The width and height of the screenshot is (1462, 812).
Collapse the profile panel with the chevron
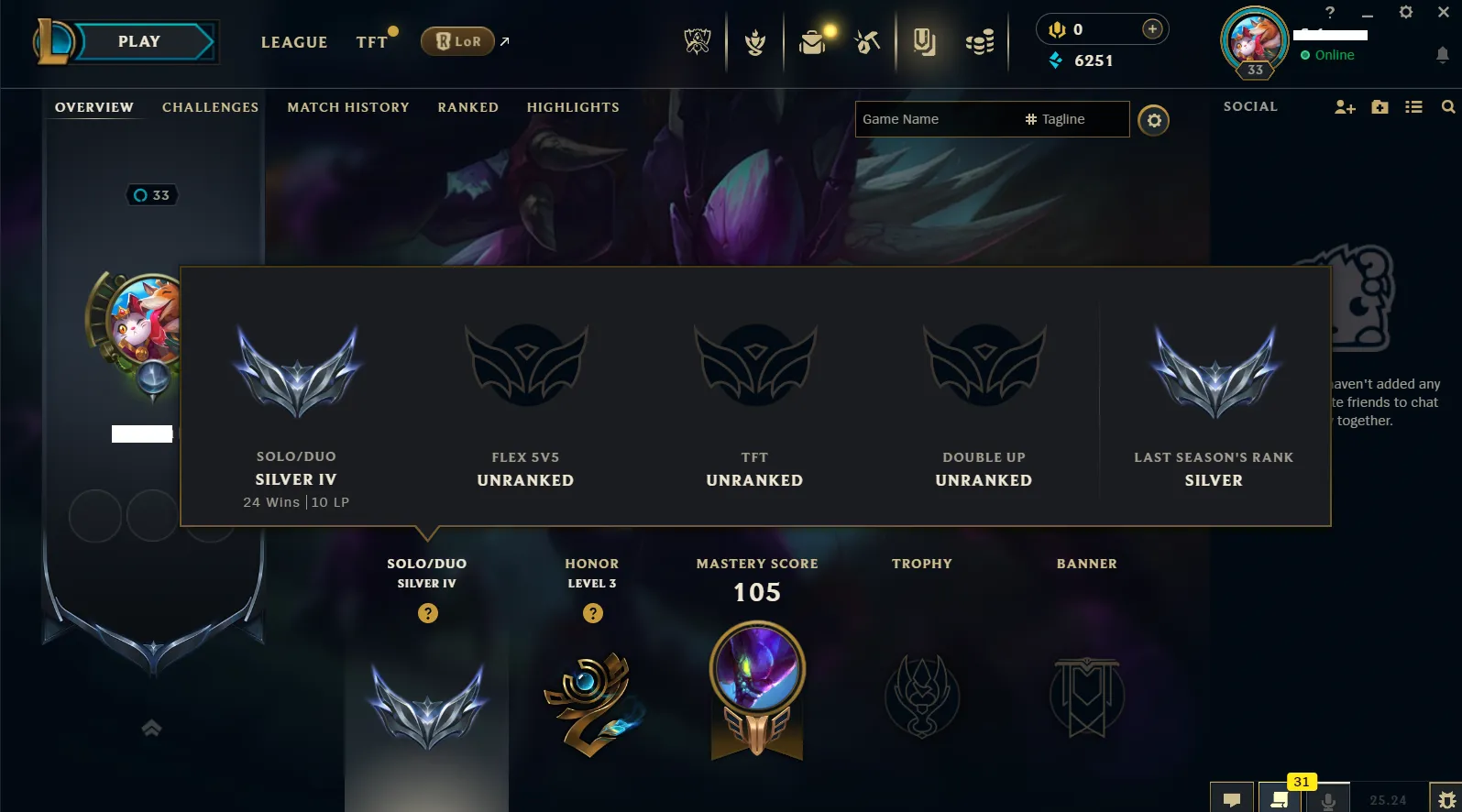pos(151,728)
